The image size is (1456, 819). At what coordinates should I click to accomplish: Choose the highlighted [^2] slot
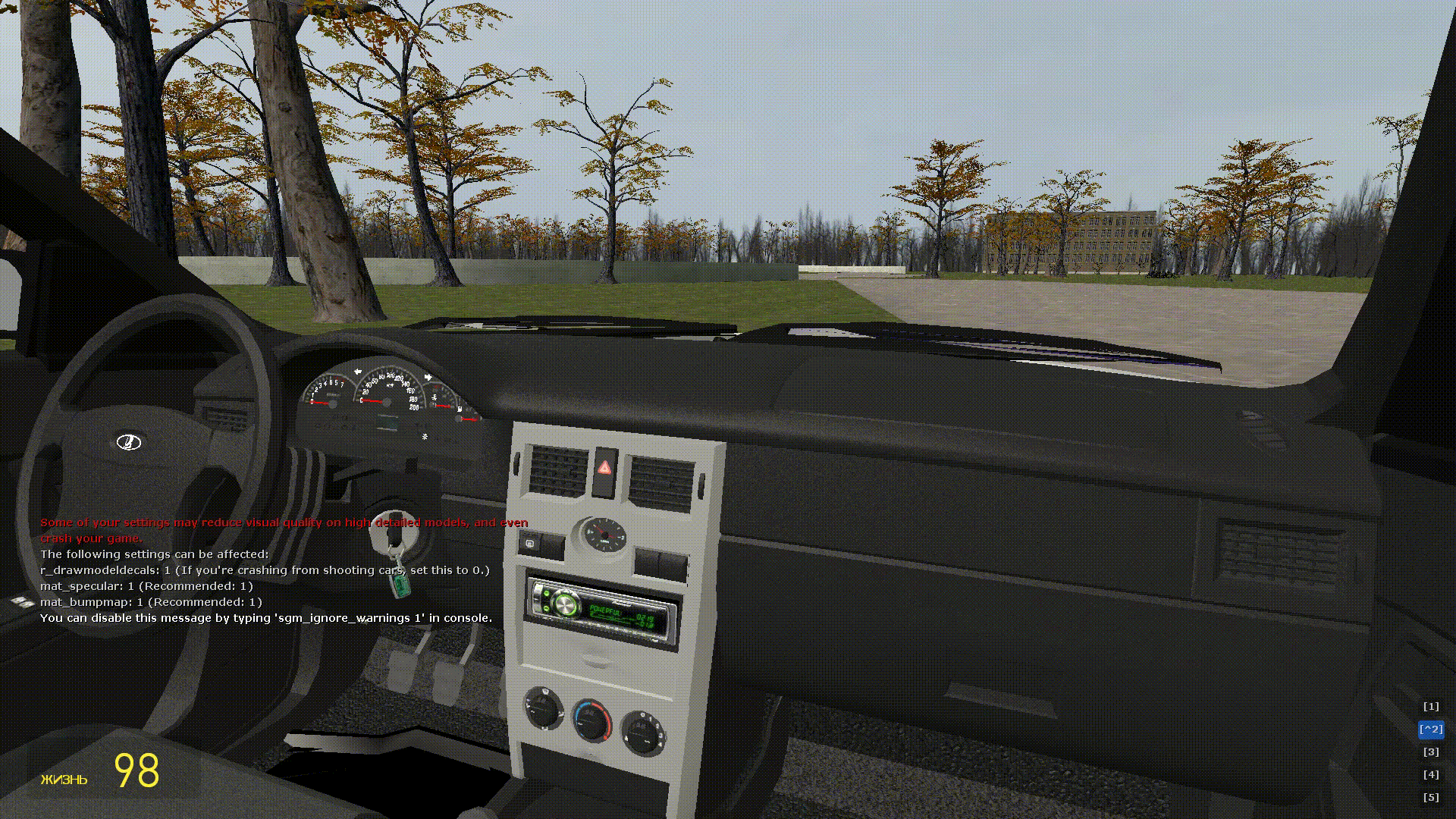tap(1430, 730)
